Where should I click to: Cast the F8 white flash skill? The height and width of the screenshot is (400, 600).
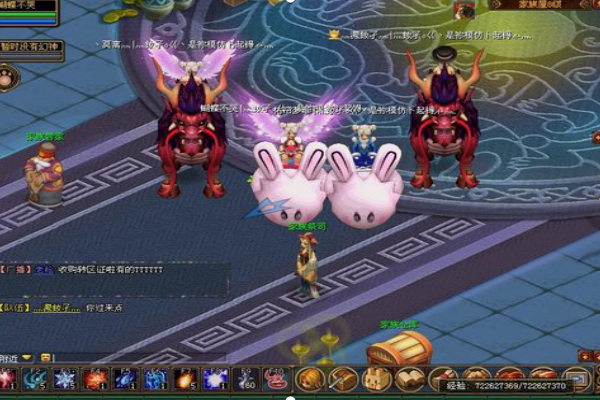pos(216,379)
